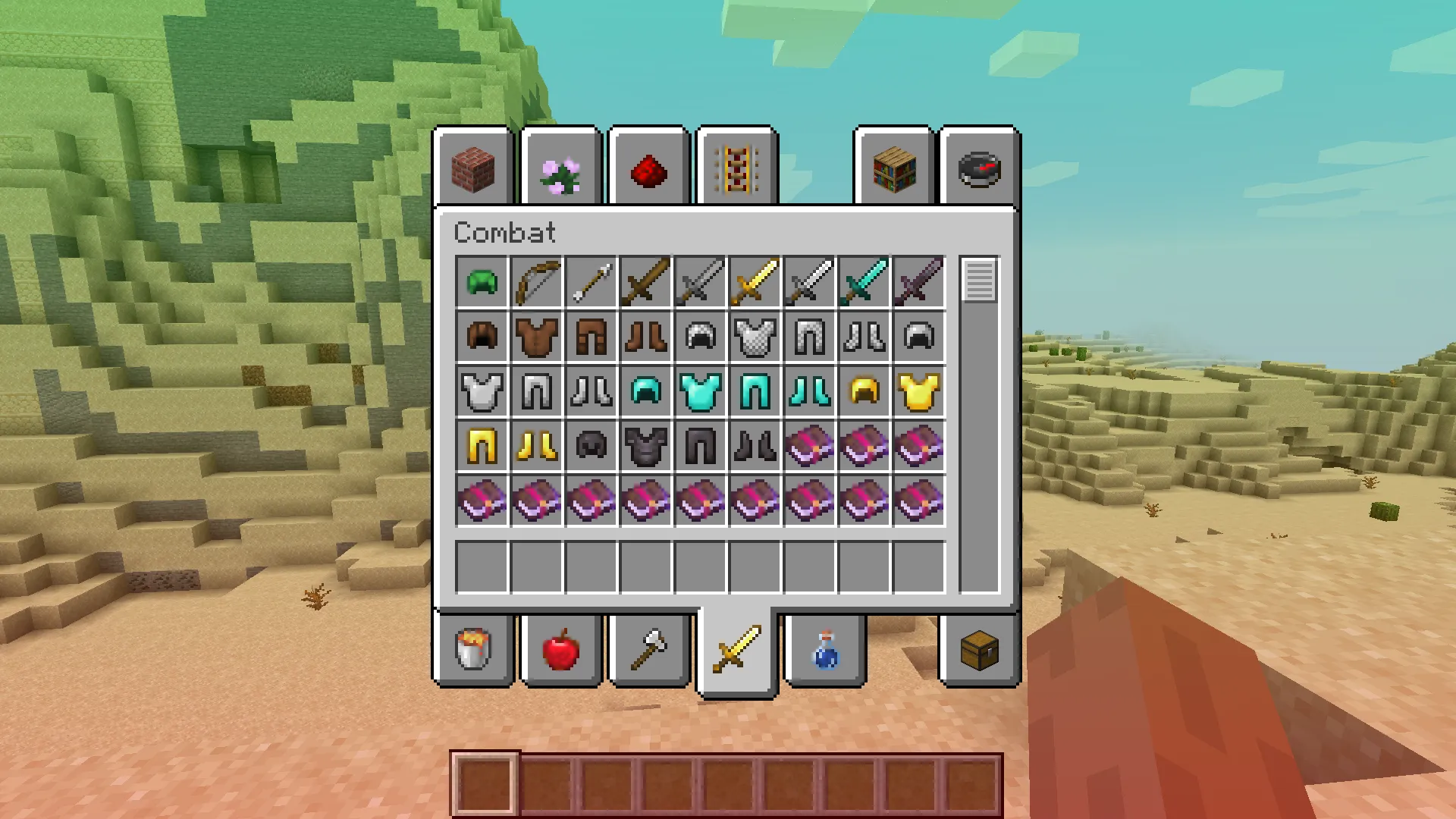Image resolution: width=1456 pixels, height=819 pixels.
Task: Select the Leather Tunic
Action: tap(537, 337)
